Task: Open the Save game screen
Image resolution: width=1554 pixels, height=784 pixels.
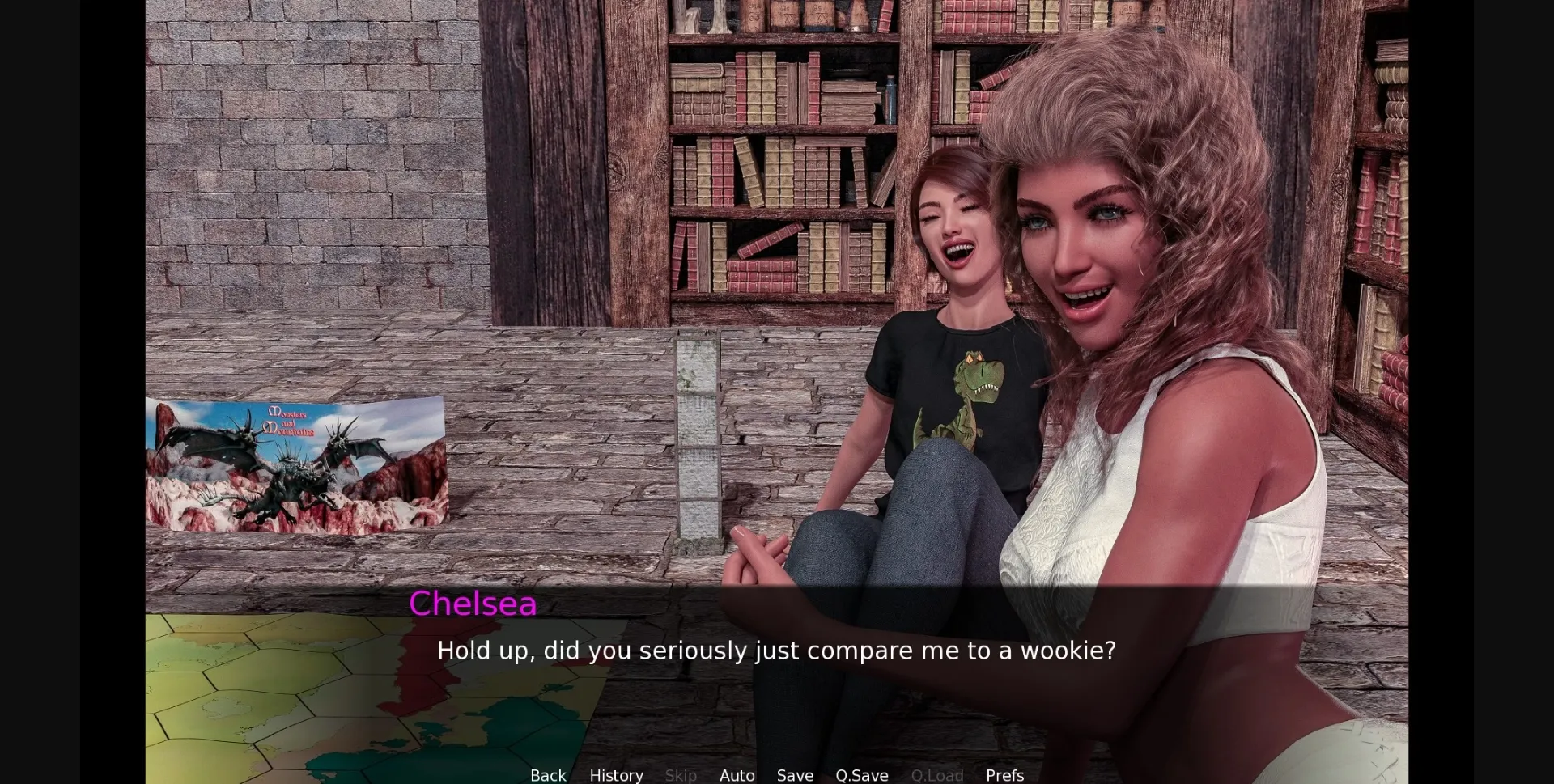Action: (x=795, y=774)
